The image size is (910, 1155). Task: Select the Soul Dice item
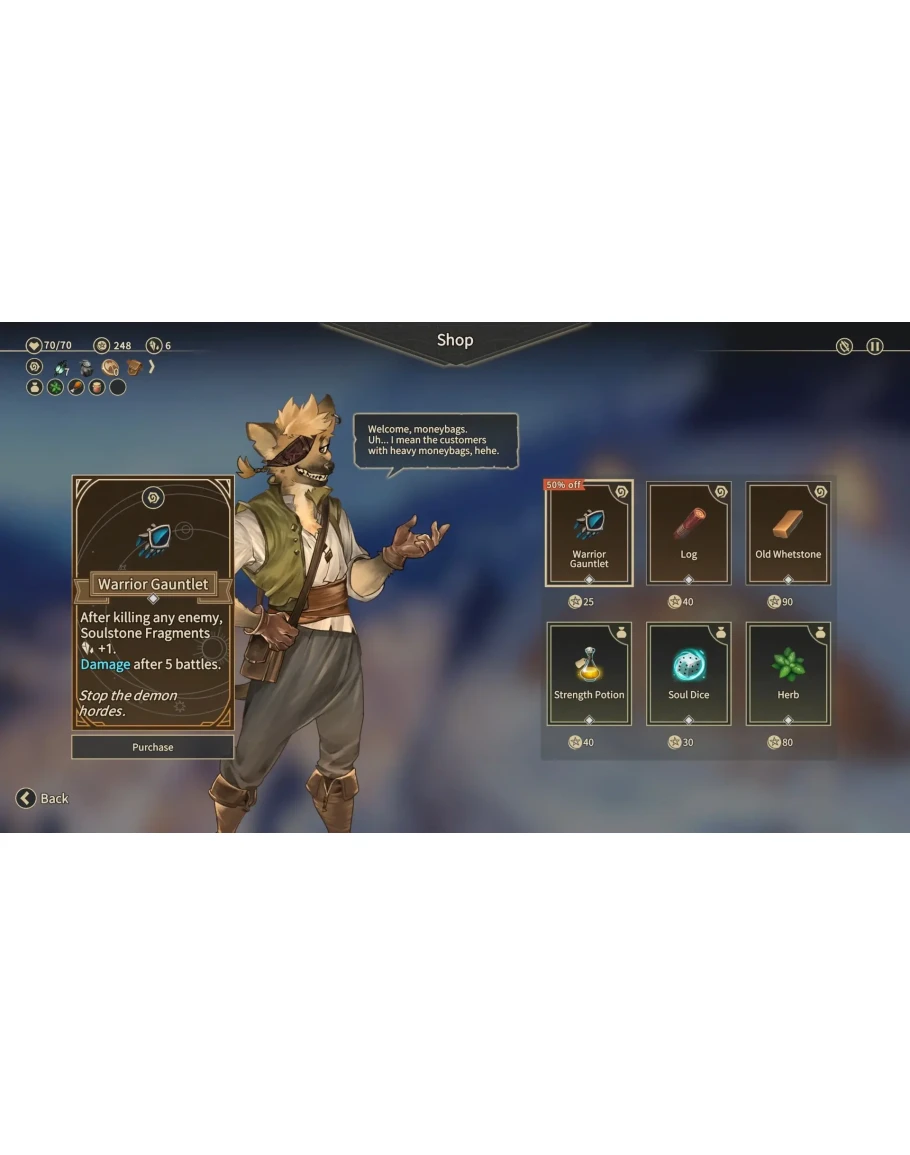tap(688, 674)
